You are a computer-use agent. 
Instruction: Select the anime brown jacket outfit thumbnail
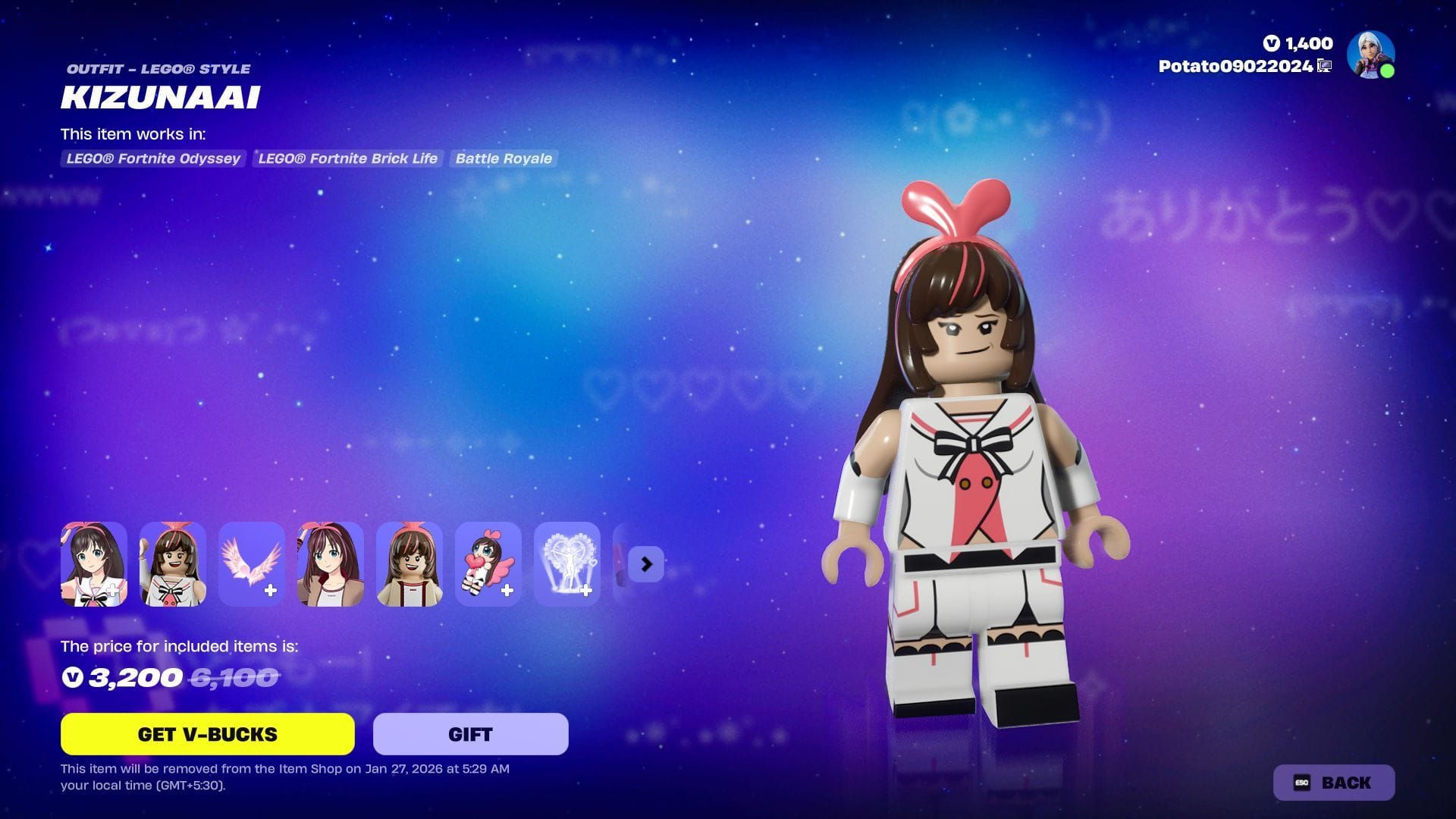coord(331,564)
